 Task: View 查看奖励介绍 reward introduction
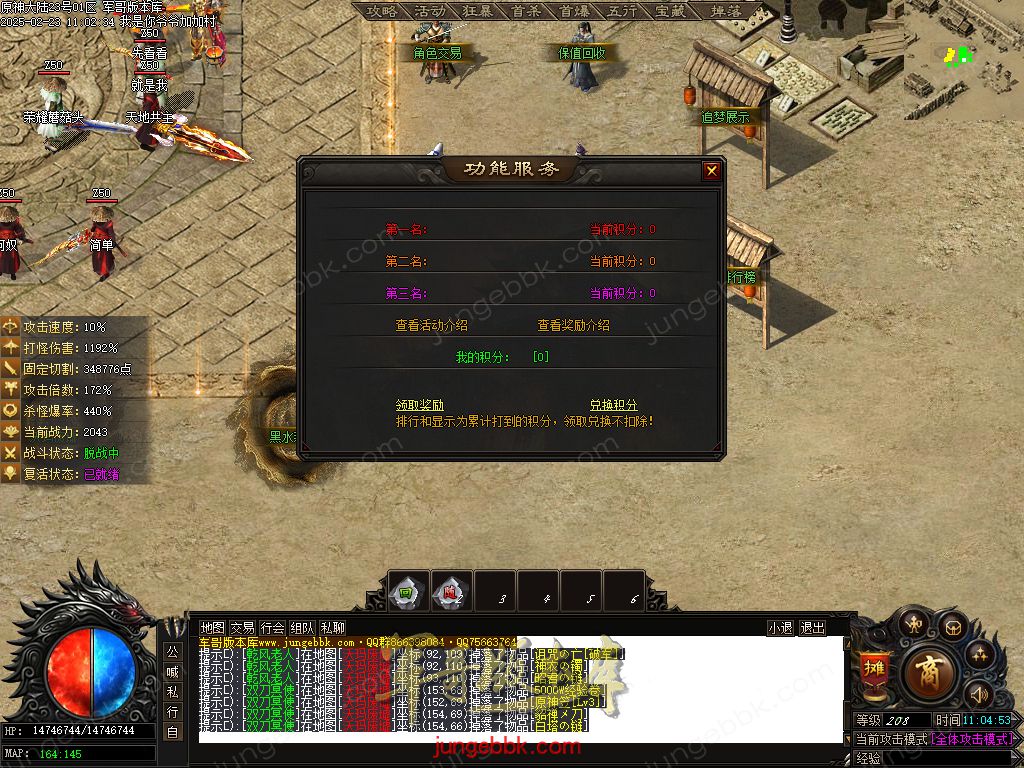(573, 325)
